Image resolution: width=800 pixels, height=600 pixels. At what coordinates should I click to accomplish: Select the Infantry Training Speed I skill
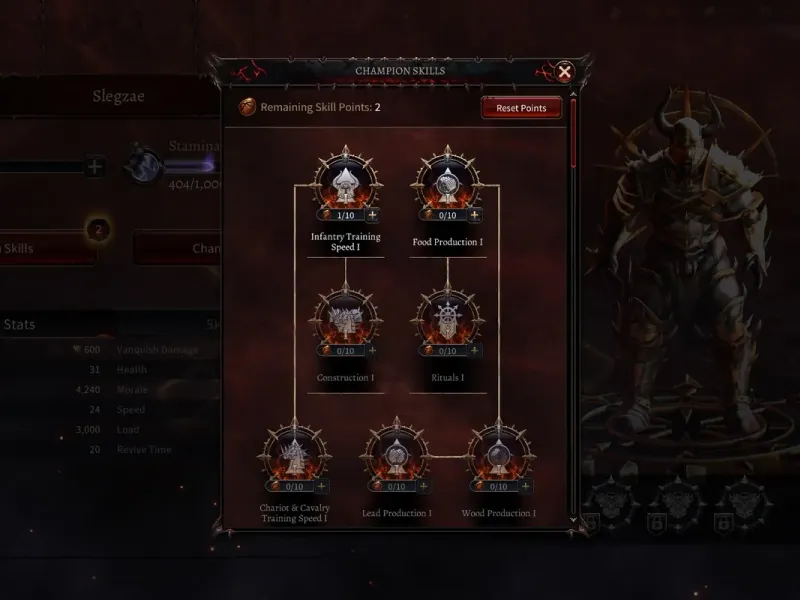[345, 183]
